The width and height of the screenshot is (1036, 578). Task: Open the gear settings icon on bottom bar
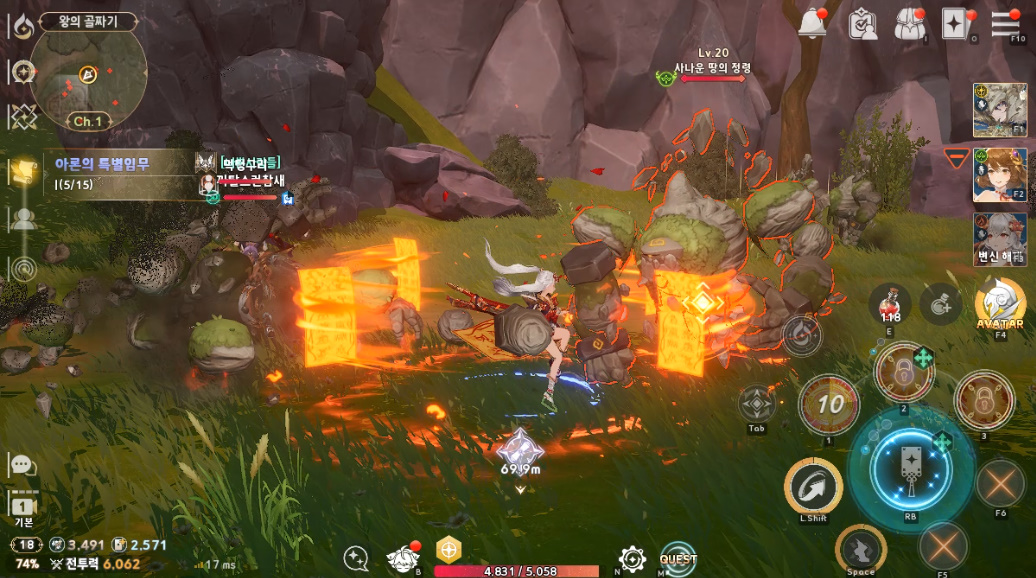click(x=632, y=558)
